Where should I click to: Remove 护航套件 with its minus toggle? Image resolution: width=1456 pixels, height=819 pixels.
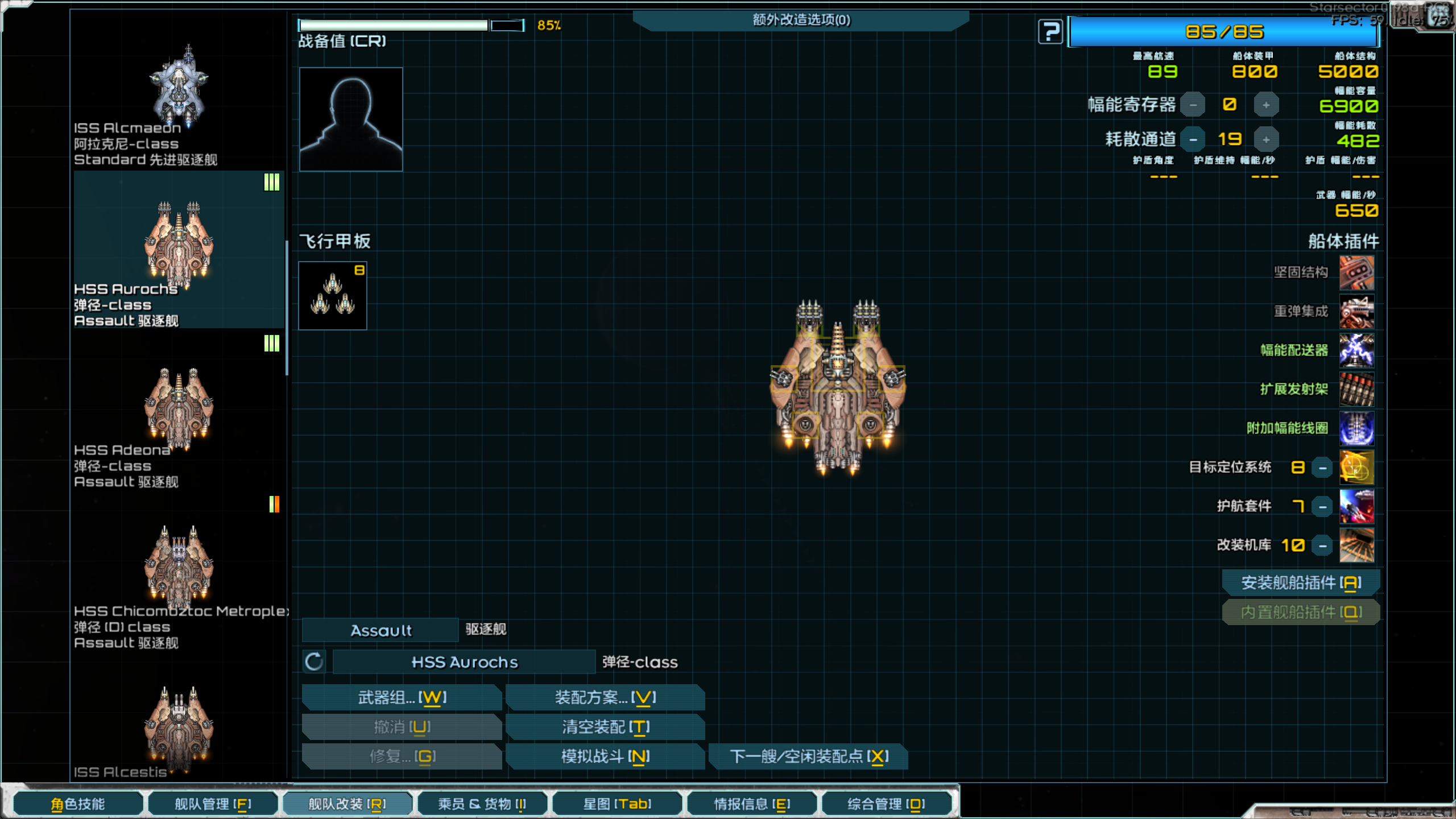click(x=1322, y=506)
